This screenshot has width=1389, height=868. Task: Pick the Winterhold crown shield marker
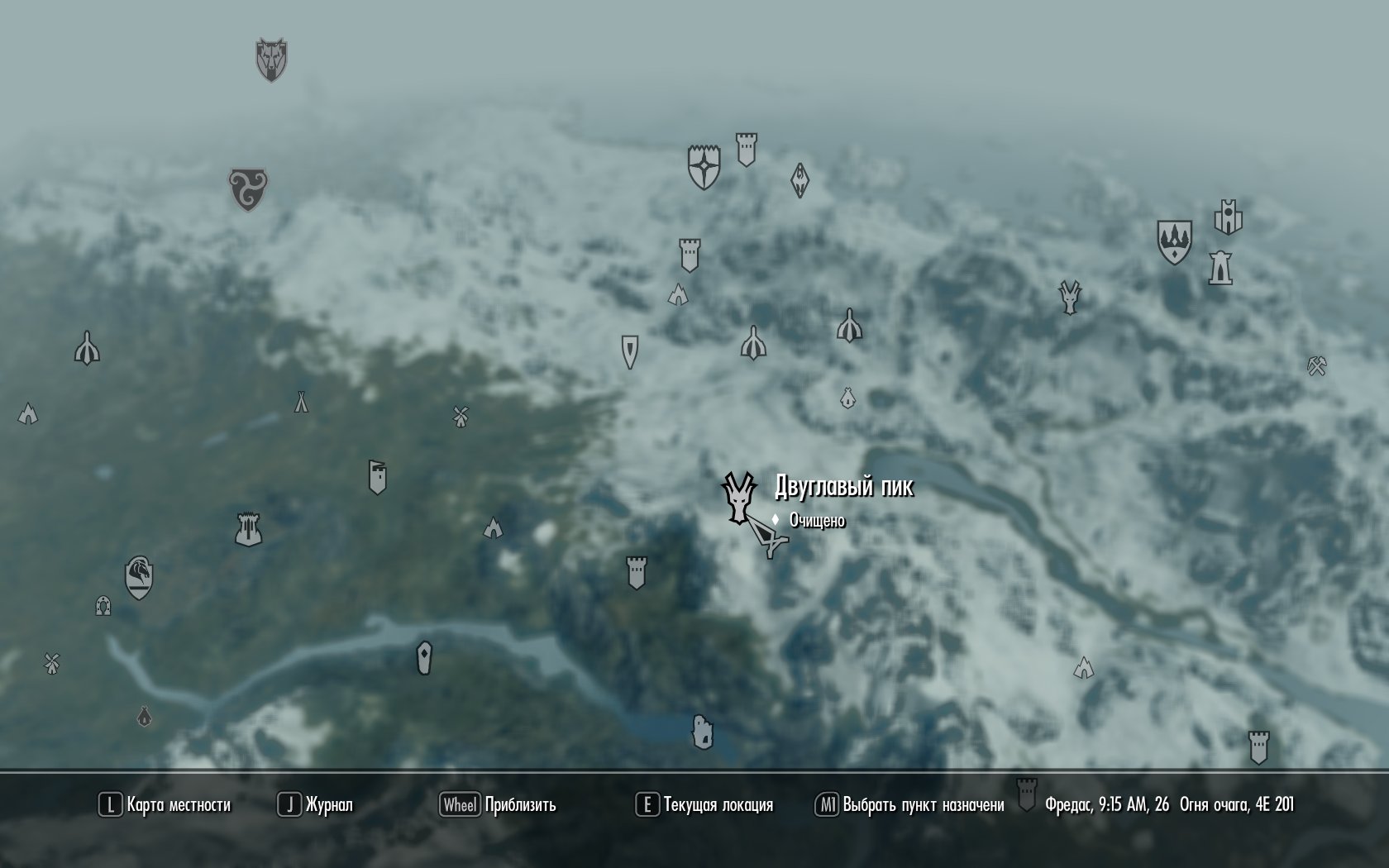[1174, 241]
